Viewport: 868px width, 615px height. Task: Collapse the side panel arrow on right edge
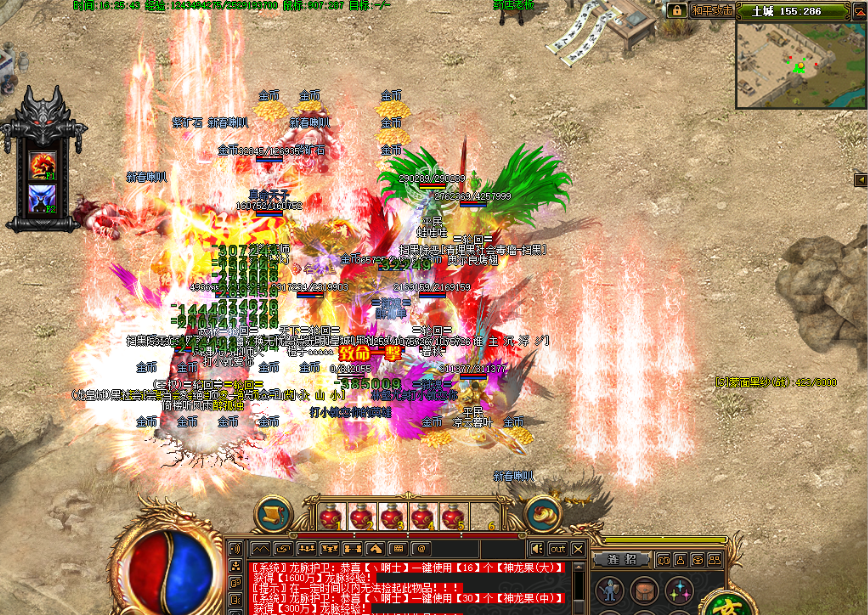[860, 179]
